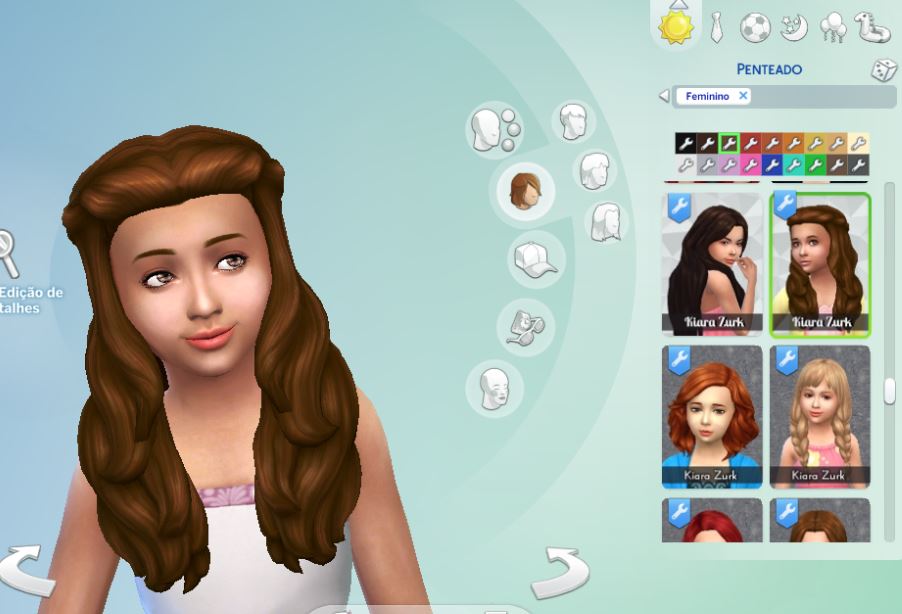Choose the pink hair color swatch

click(x=750, y=165)
